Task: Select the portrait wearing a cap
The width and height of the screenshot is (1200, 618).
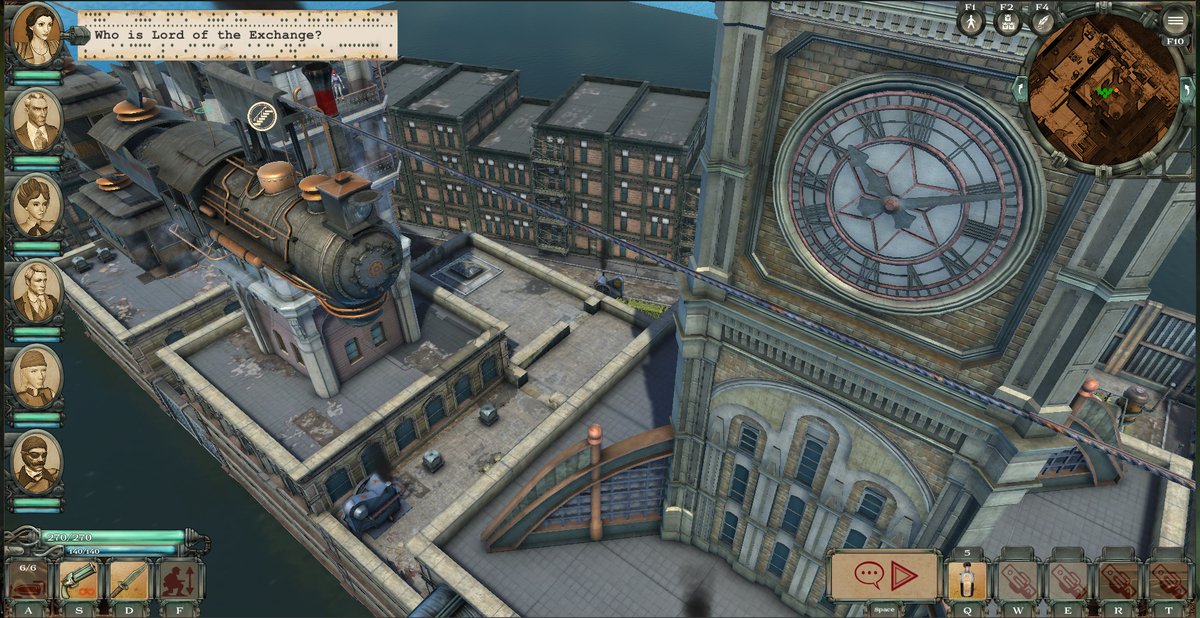Action: coord(36,377)
